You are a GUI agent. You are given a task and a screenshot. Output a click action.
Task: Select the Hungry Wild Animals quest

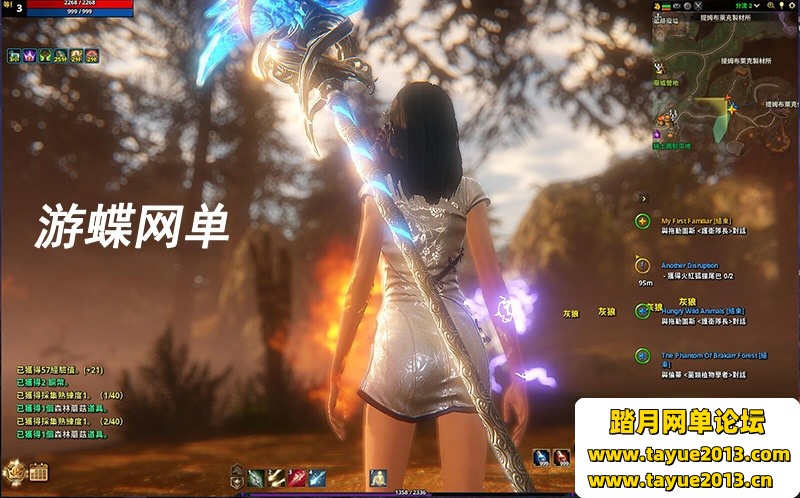click(700, 310)
